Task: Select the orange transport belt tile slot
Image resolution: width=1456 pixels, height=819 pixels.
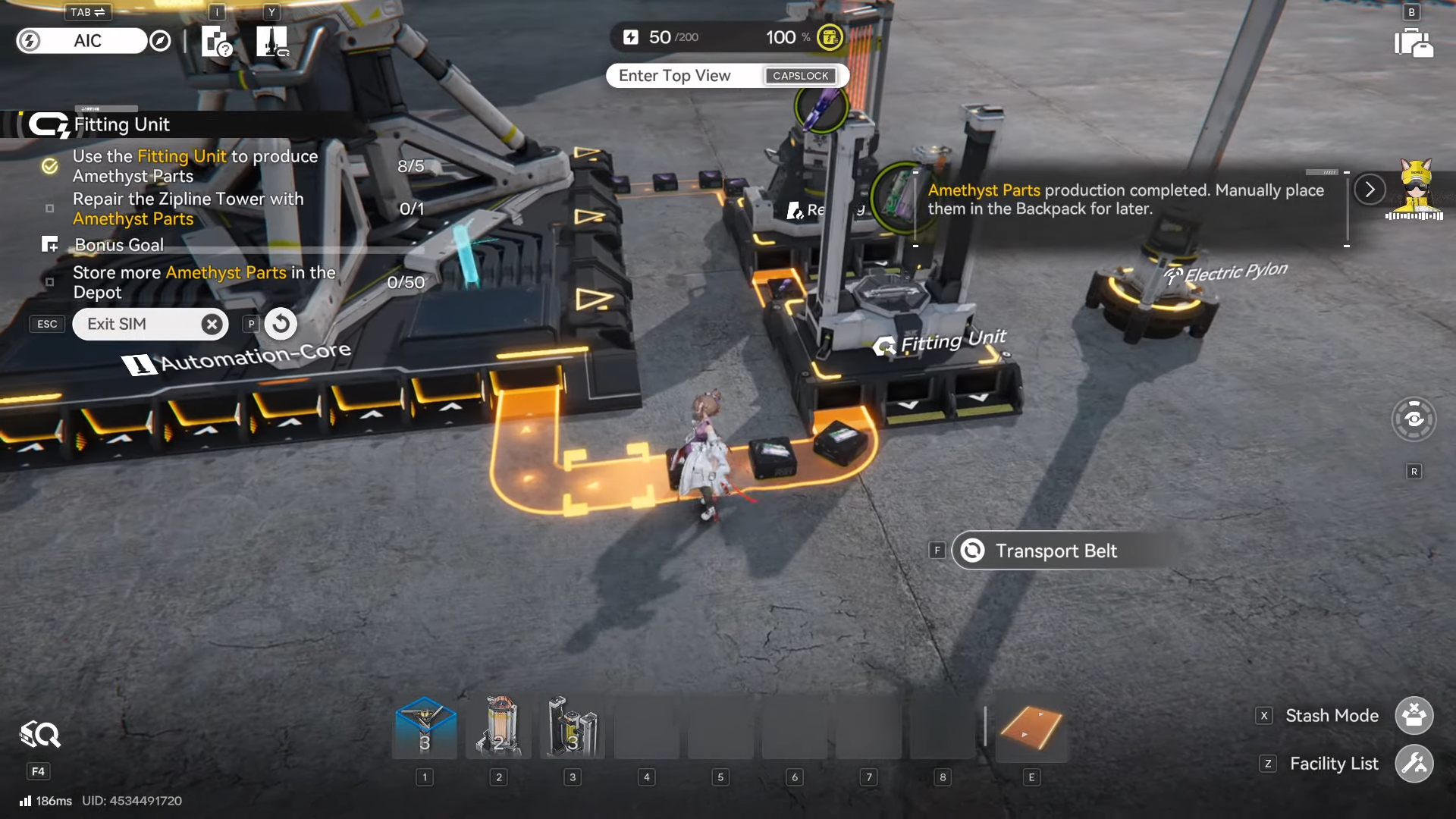Action: pyautogui.click(x=1031, y=728)
